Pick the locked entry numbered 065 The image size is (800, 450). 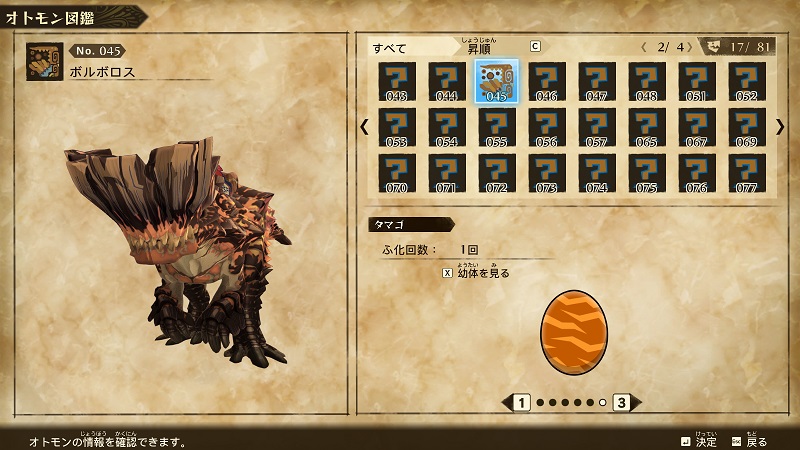[x=646, y=127]
